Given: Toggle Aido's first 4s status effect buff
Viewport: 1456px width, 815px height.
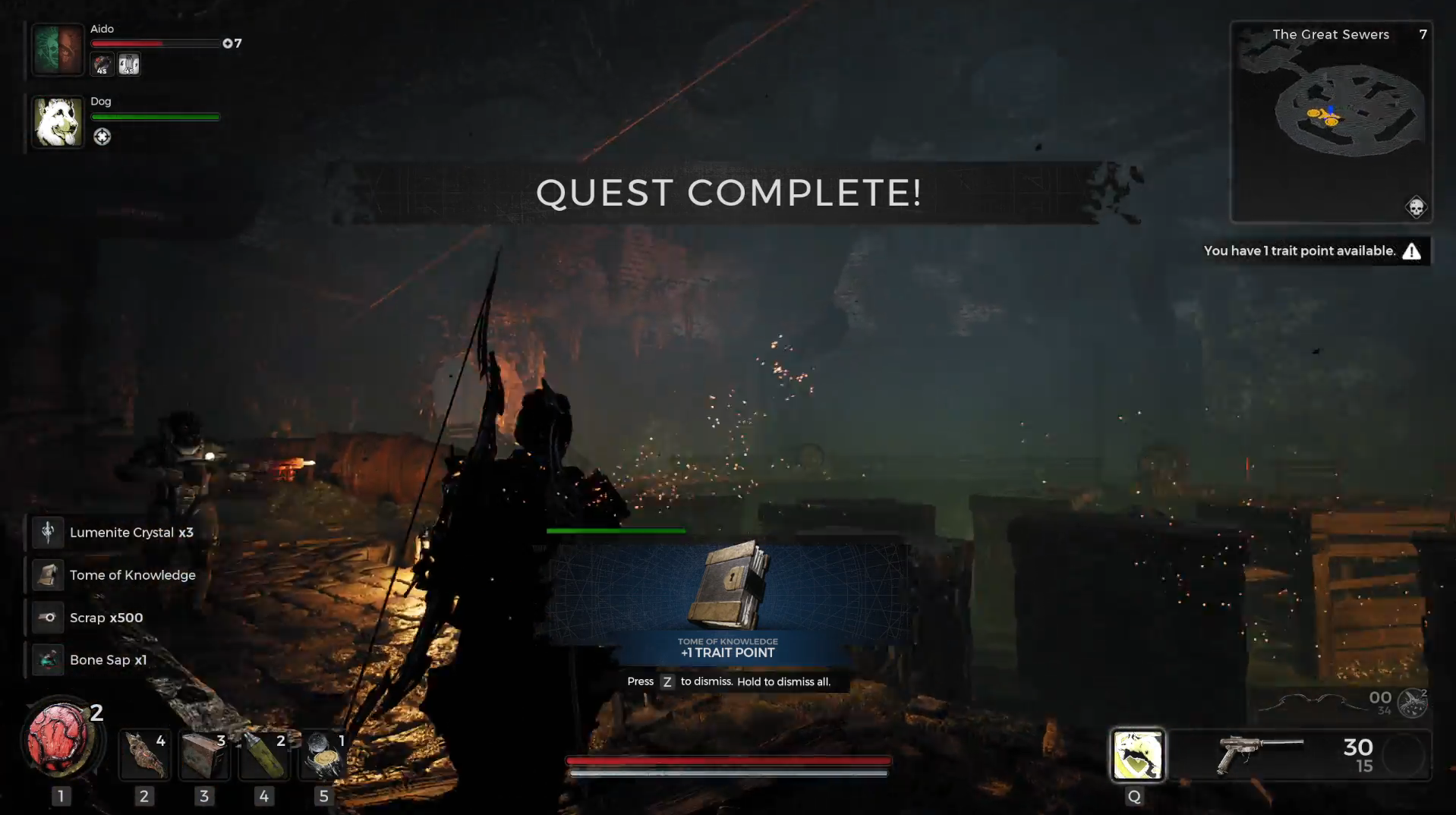Looking at the screenshot, I should pyautogui.click(x=101, y=65).
